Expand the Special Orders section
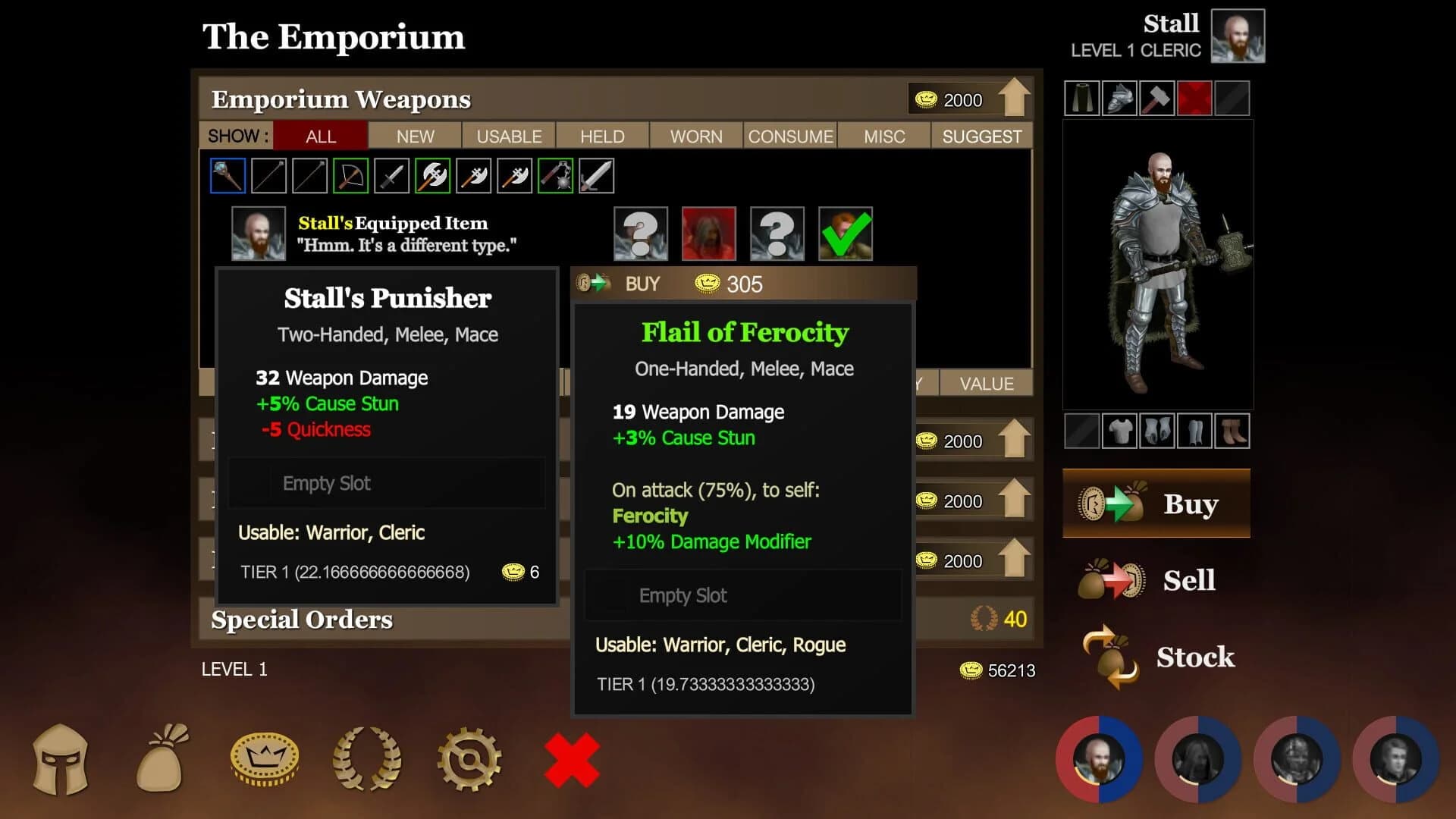This screenshot has height=819, width=1456. (303, 620)
